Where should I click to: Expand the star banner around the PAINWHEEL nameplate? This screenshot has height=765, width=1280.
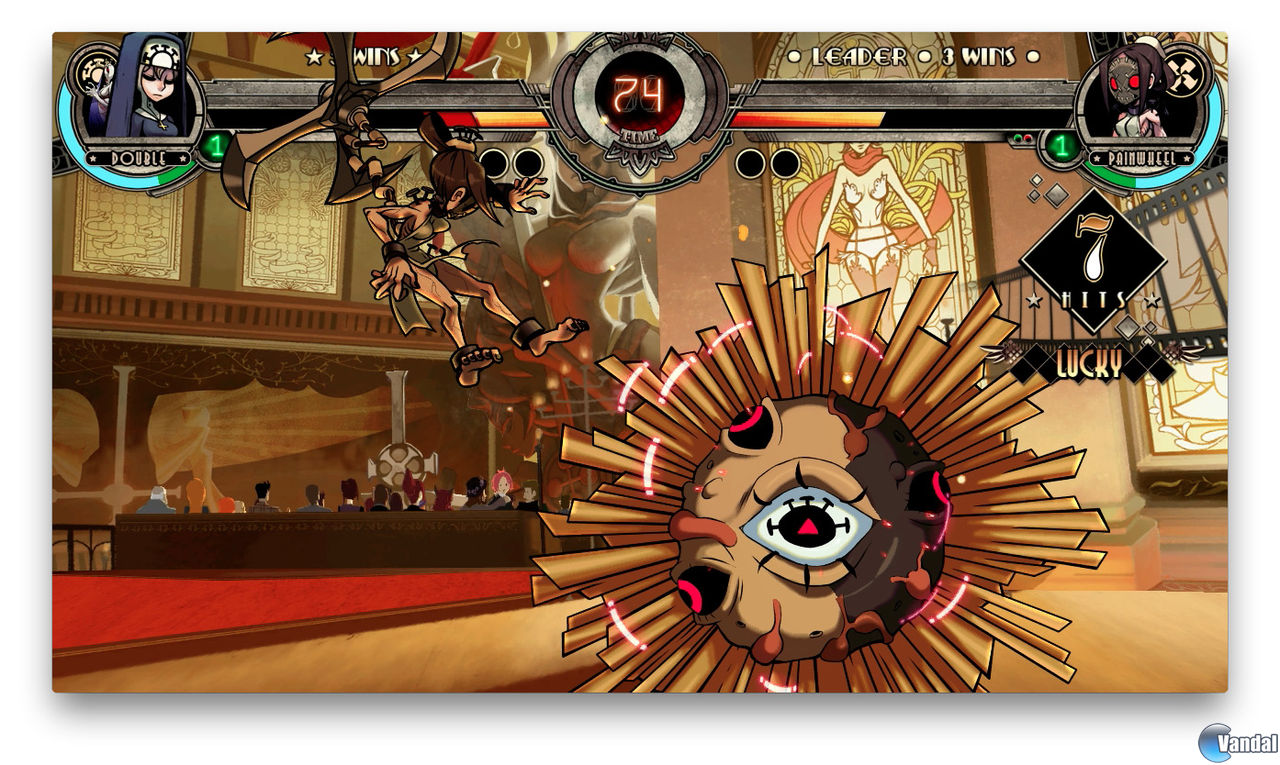[1143, 157]
